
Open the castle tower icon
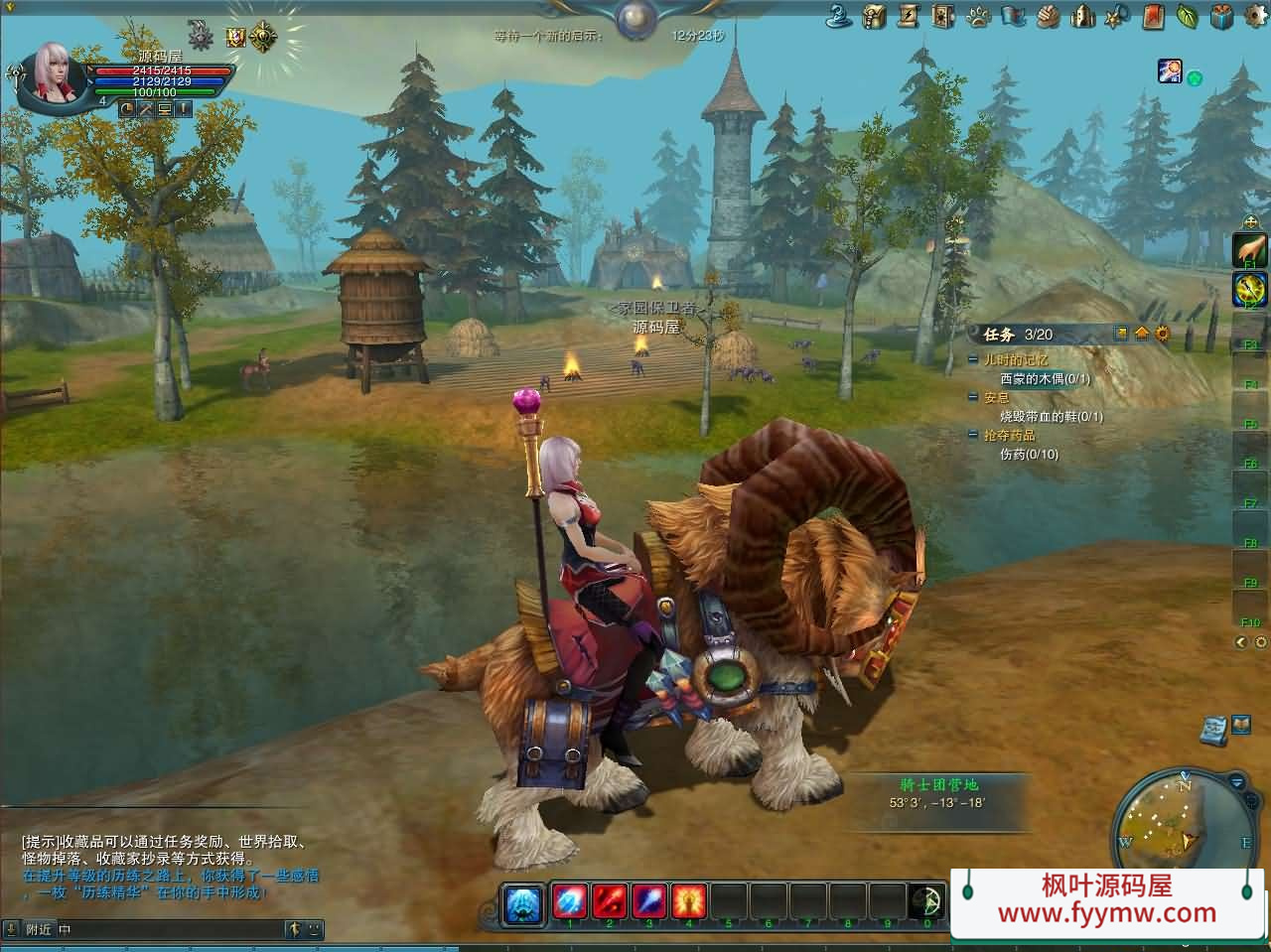pyautogui.click(x=1083, y=16)
